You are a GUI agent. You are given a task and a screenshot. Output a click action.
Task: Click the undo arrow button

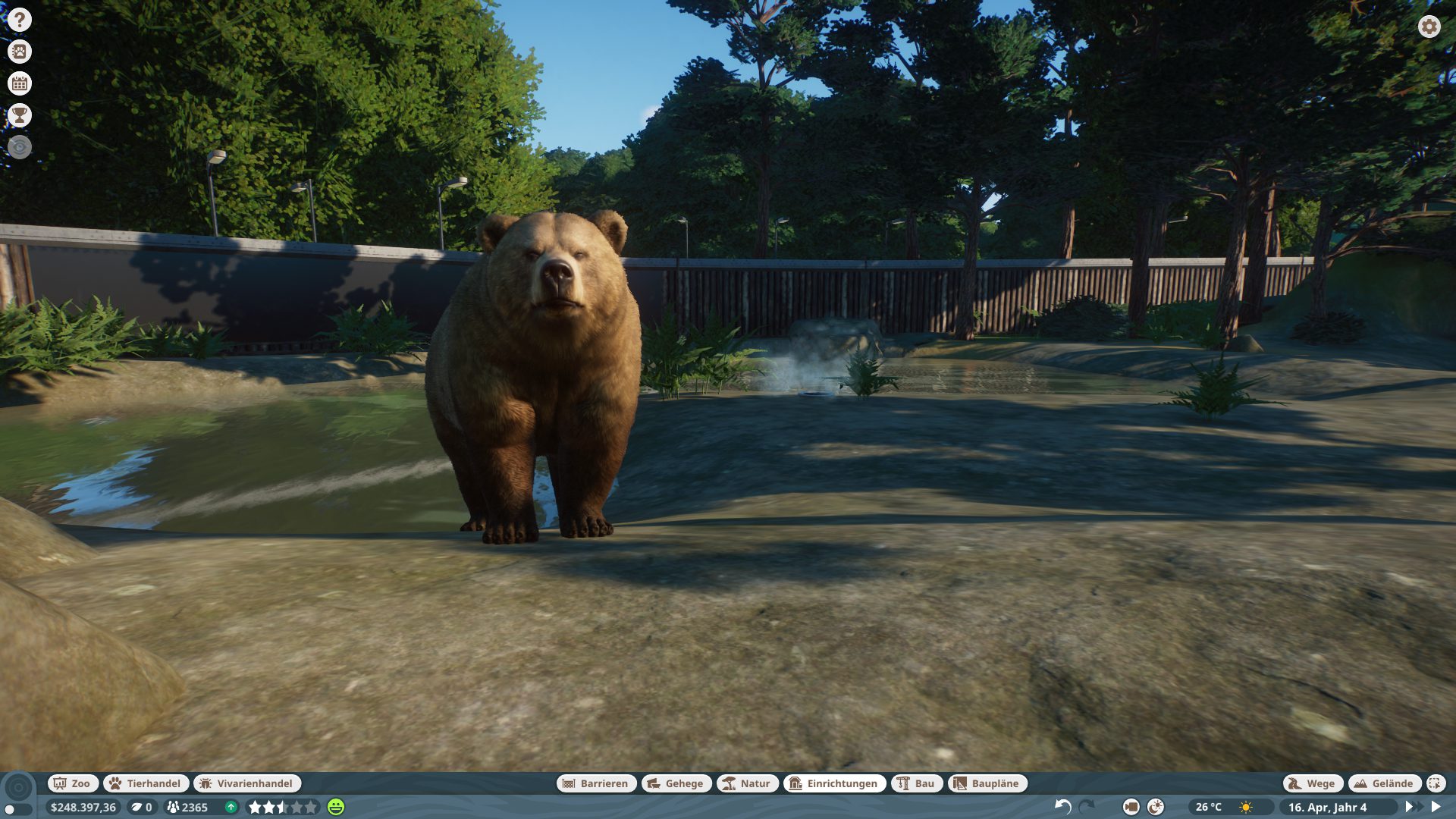point(1063,807)
